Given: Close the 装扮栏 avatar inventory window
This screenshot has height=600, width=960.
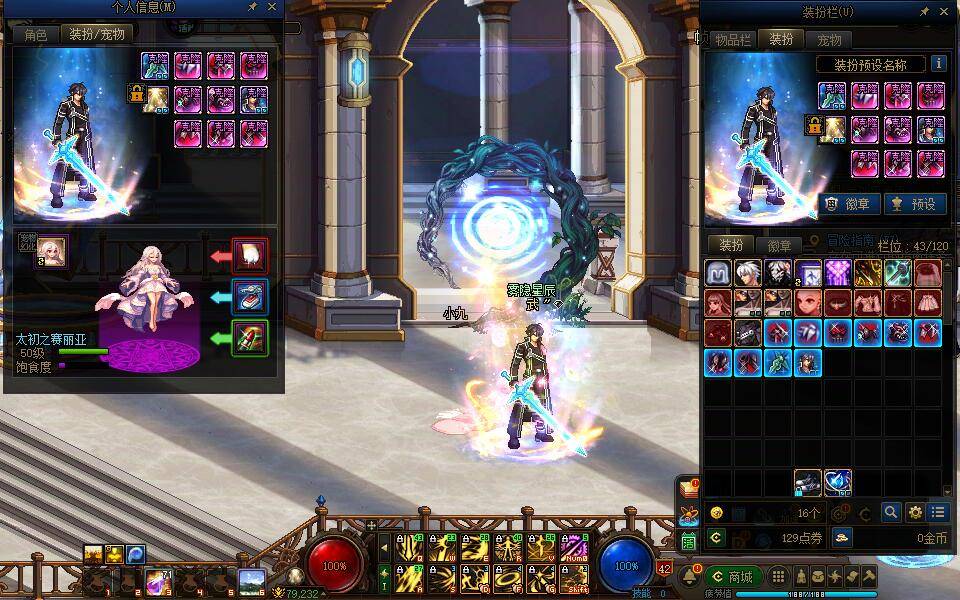Looking at the screenshot, I should [946, 12].
